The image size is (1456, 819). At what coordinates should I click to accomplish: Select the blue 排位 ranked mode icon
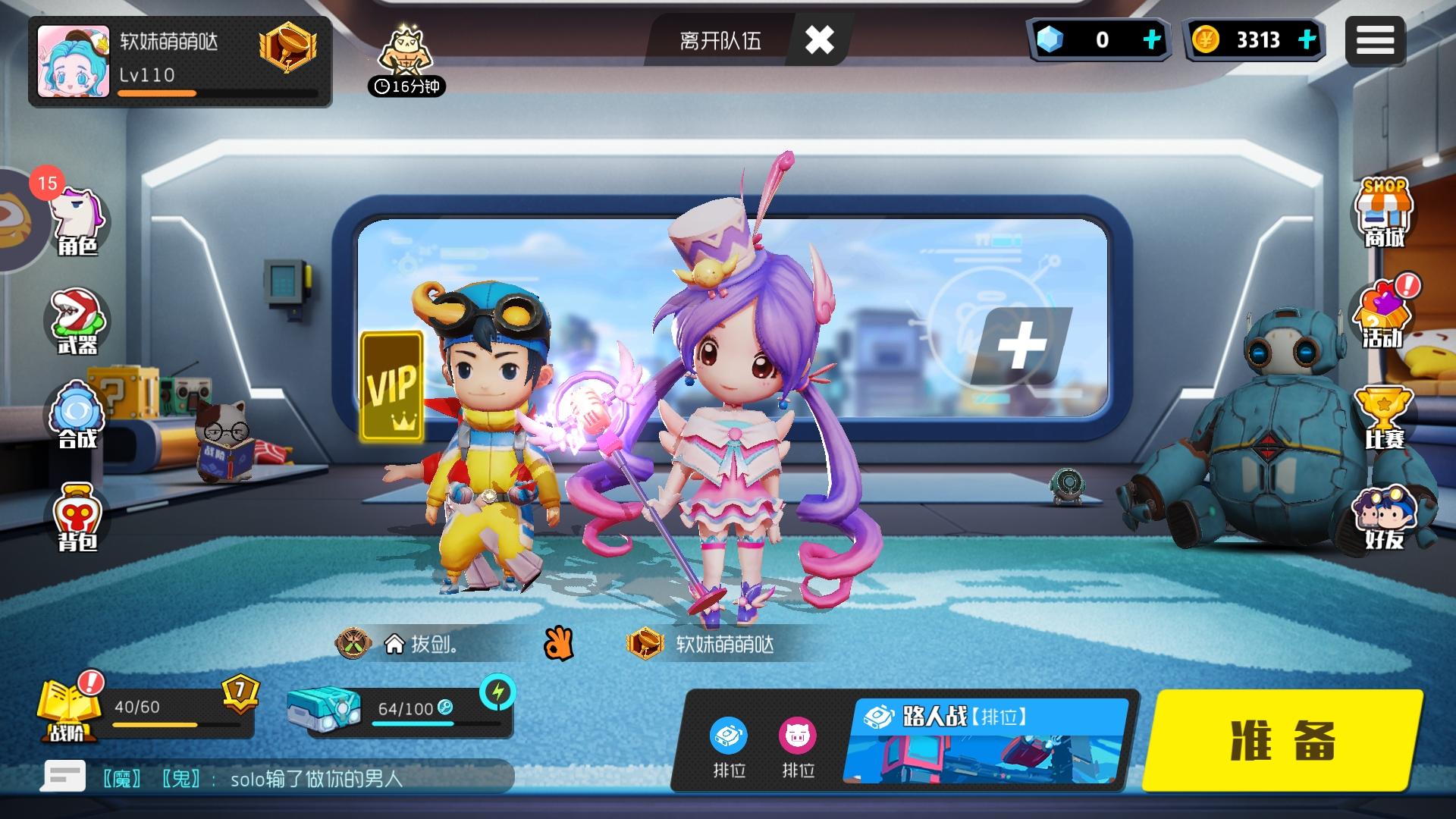(x=729, y=736)
